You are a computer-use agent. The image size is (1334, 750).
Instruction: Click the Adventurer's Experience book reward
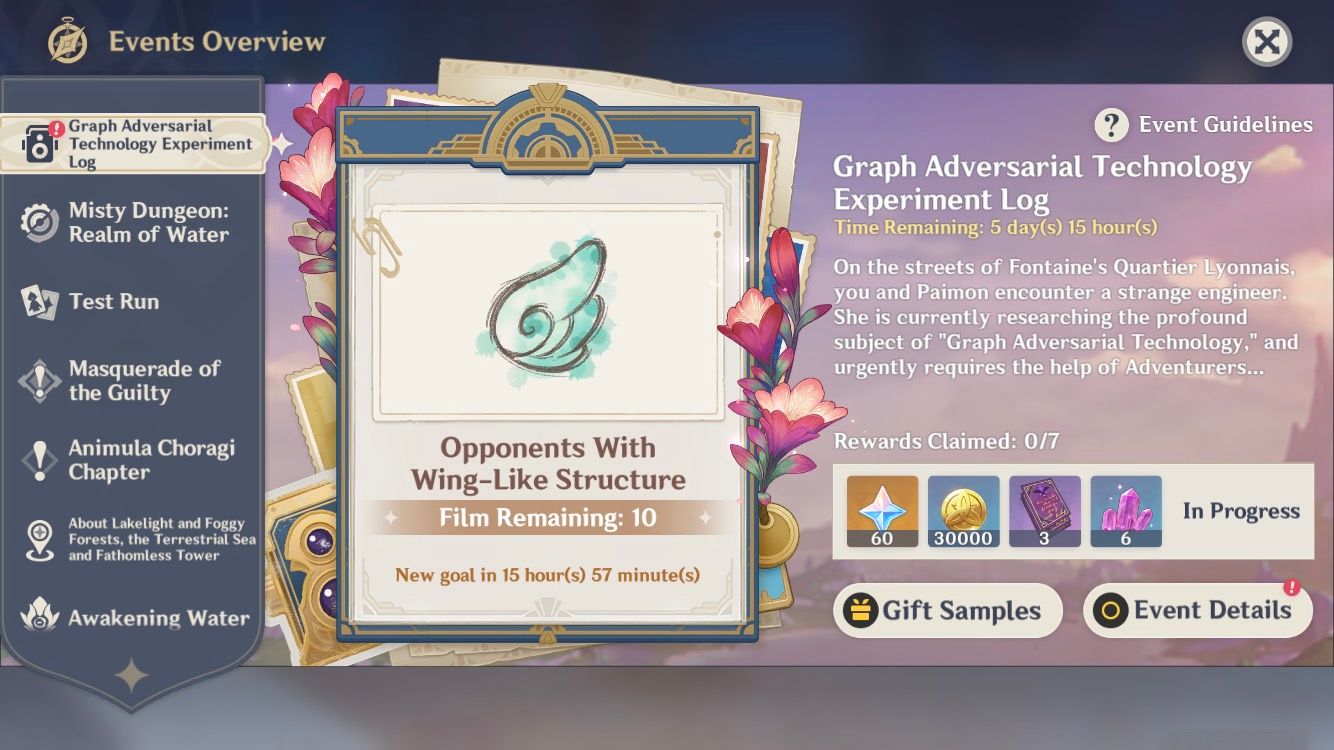[1044, 511]
